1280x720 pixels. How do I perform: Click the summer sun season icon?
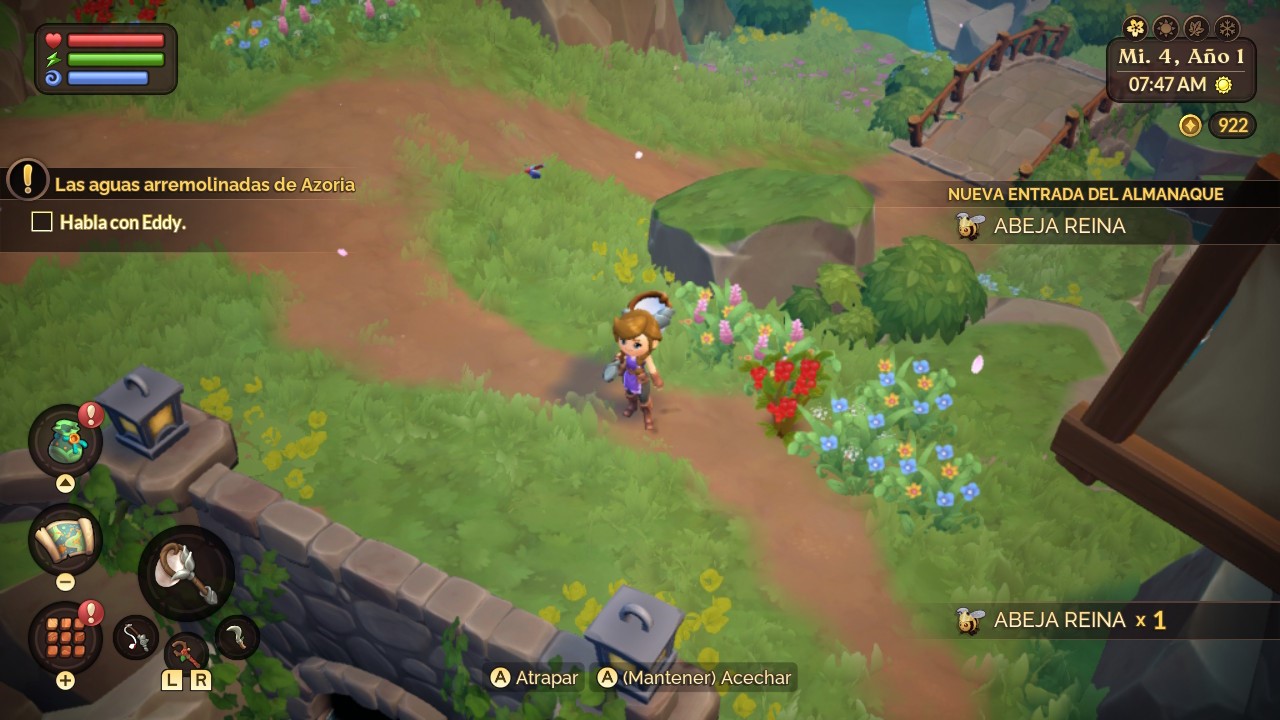(1165, 28)
